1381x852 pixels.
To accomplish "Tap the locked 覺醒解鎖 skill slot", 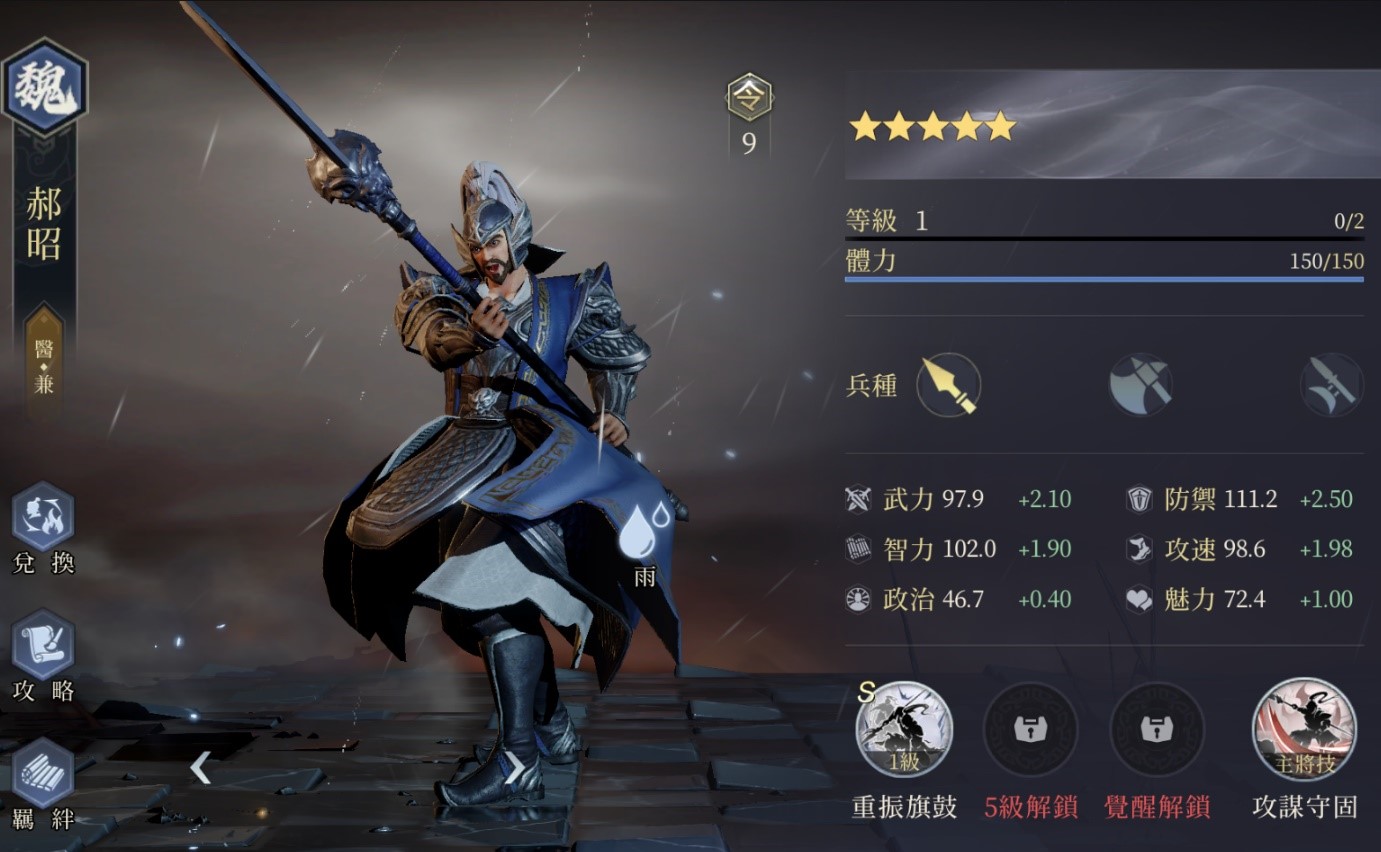I will click(1157, 730).
